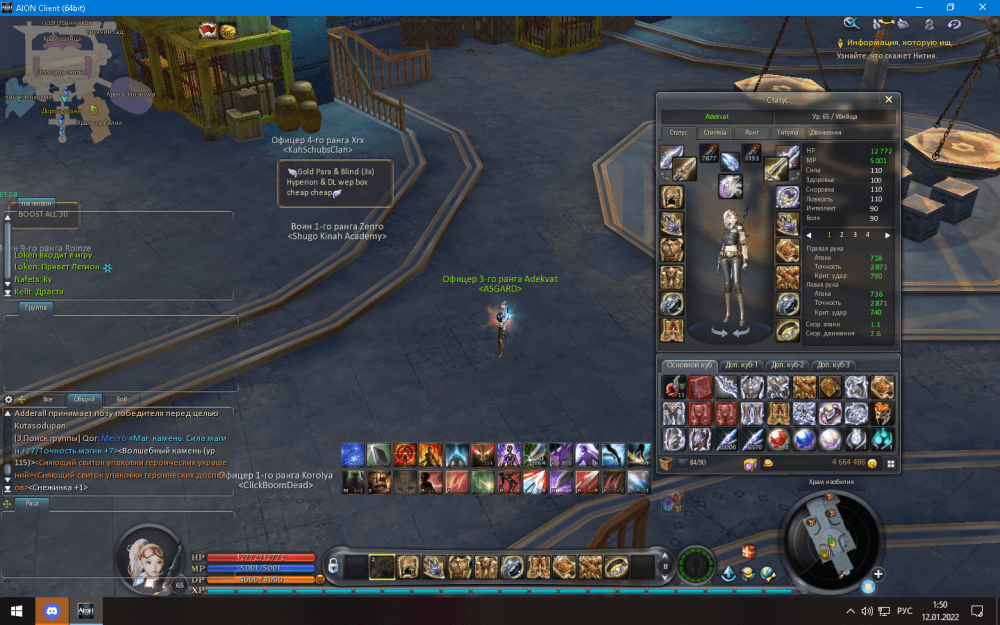The image size is (1000, 625).
Task: Switch to Доп. куб-2 inventory tab
Action: (788, 365)
